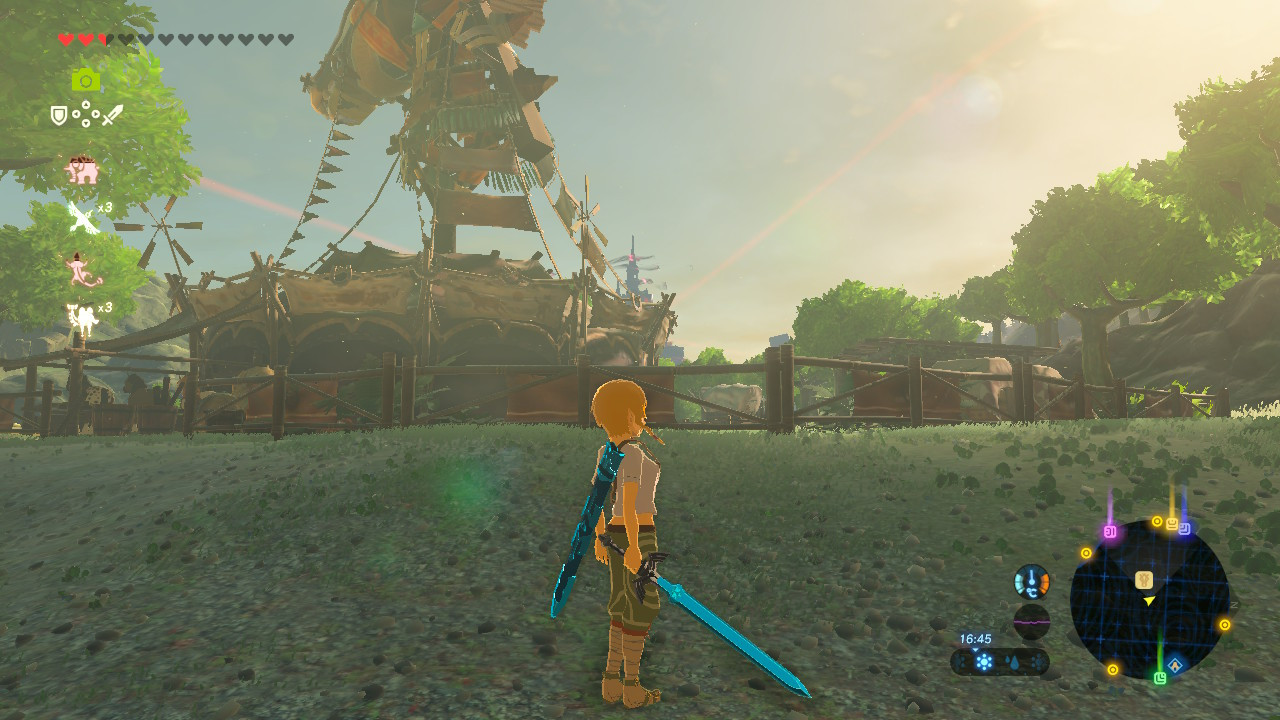Click the yellow shrine marker above the minimap
1280x720 pixels.
(x=1172, y=522)
